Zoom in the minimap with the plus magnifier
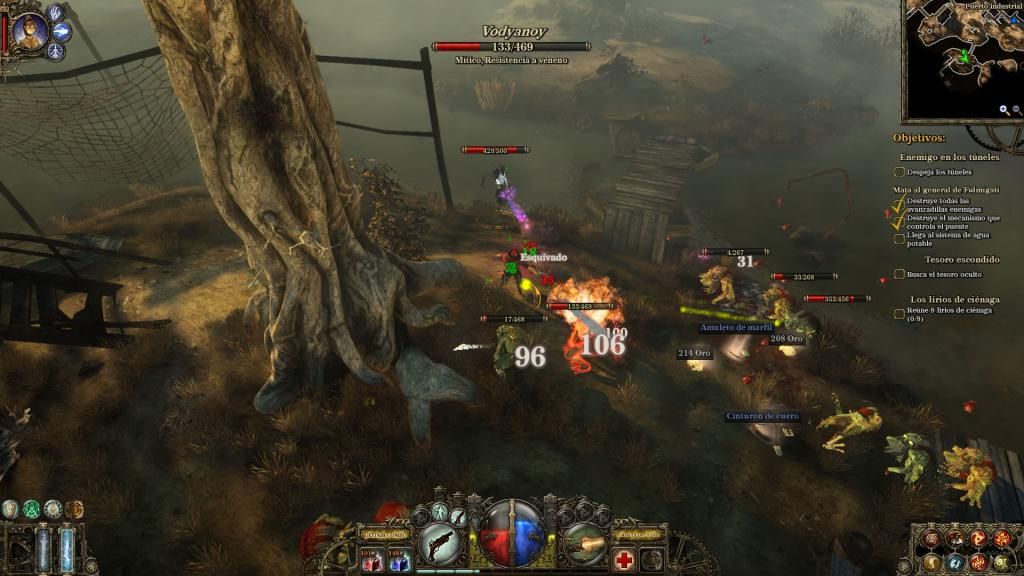 tap(1004, 110)
